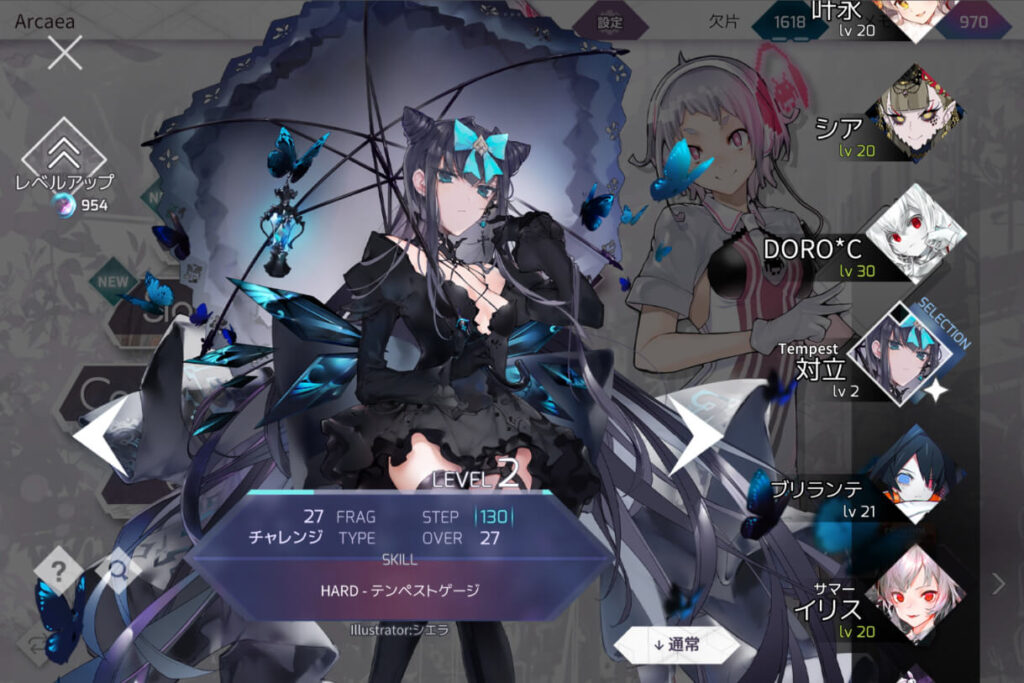Tap the レベルアップ level up button
The width and height of the screenshot is (1024, 683).
point(64,155)
